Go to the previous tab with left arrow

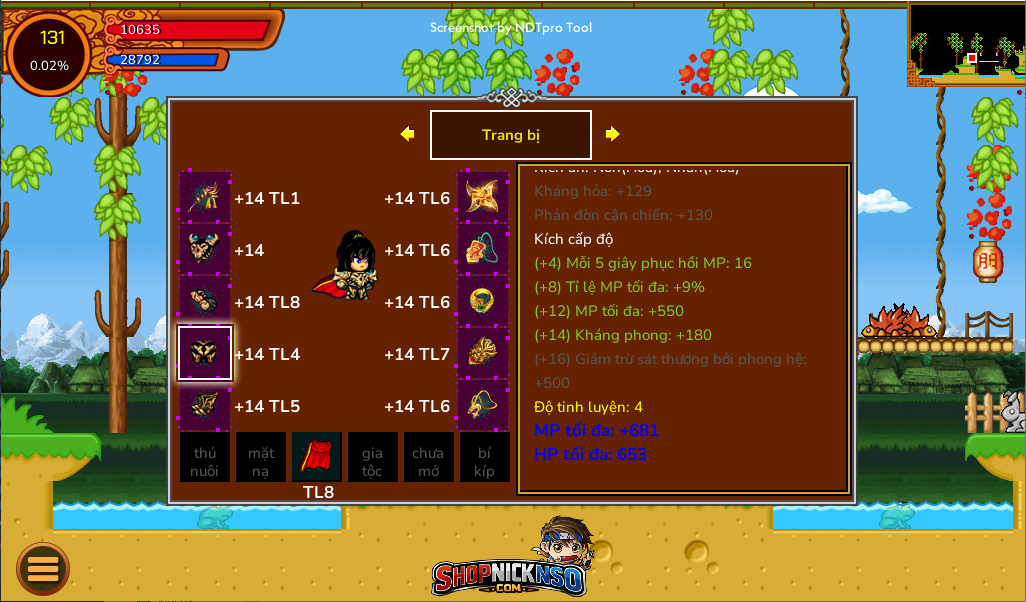(x=407, y=134)
